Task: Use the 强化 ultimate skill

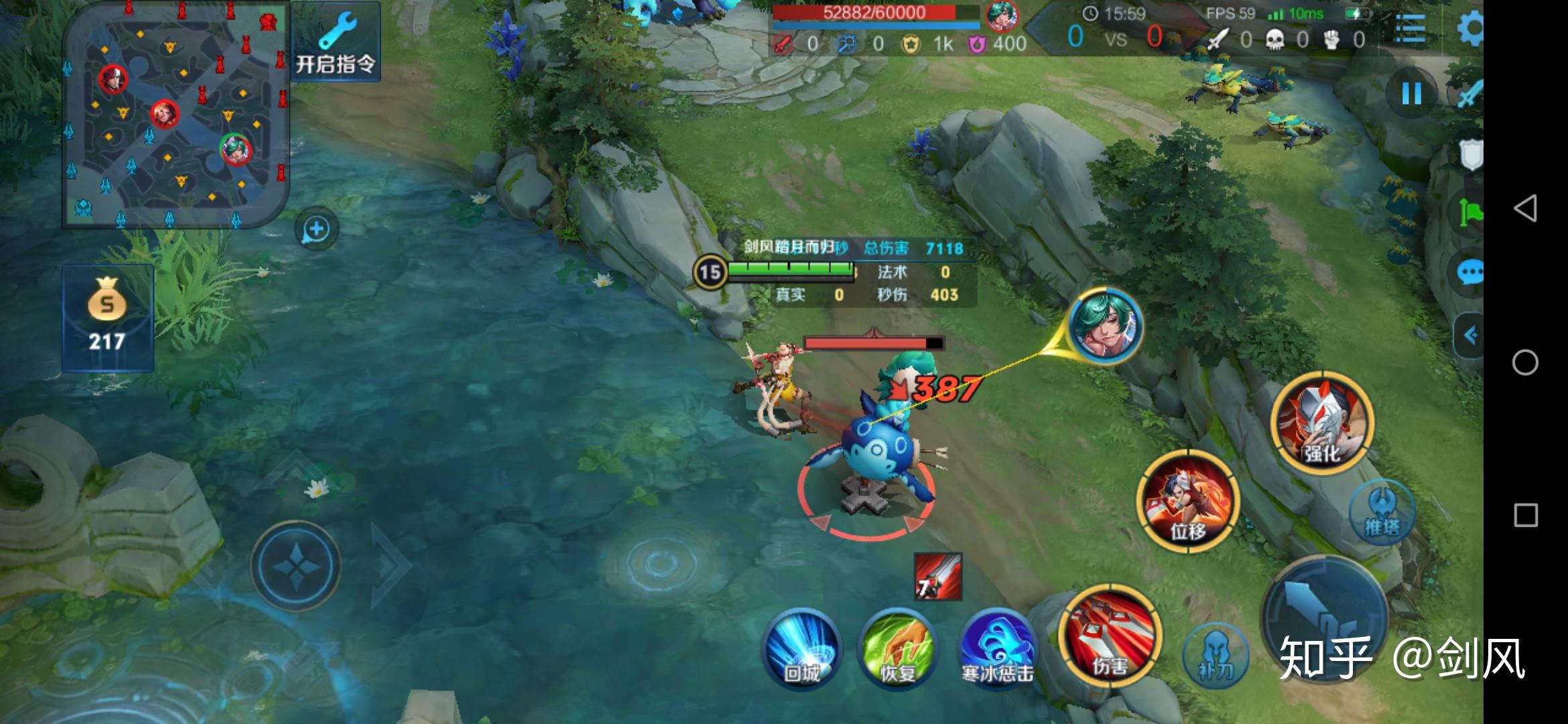Action: point(1323,422)
